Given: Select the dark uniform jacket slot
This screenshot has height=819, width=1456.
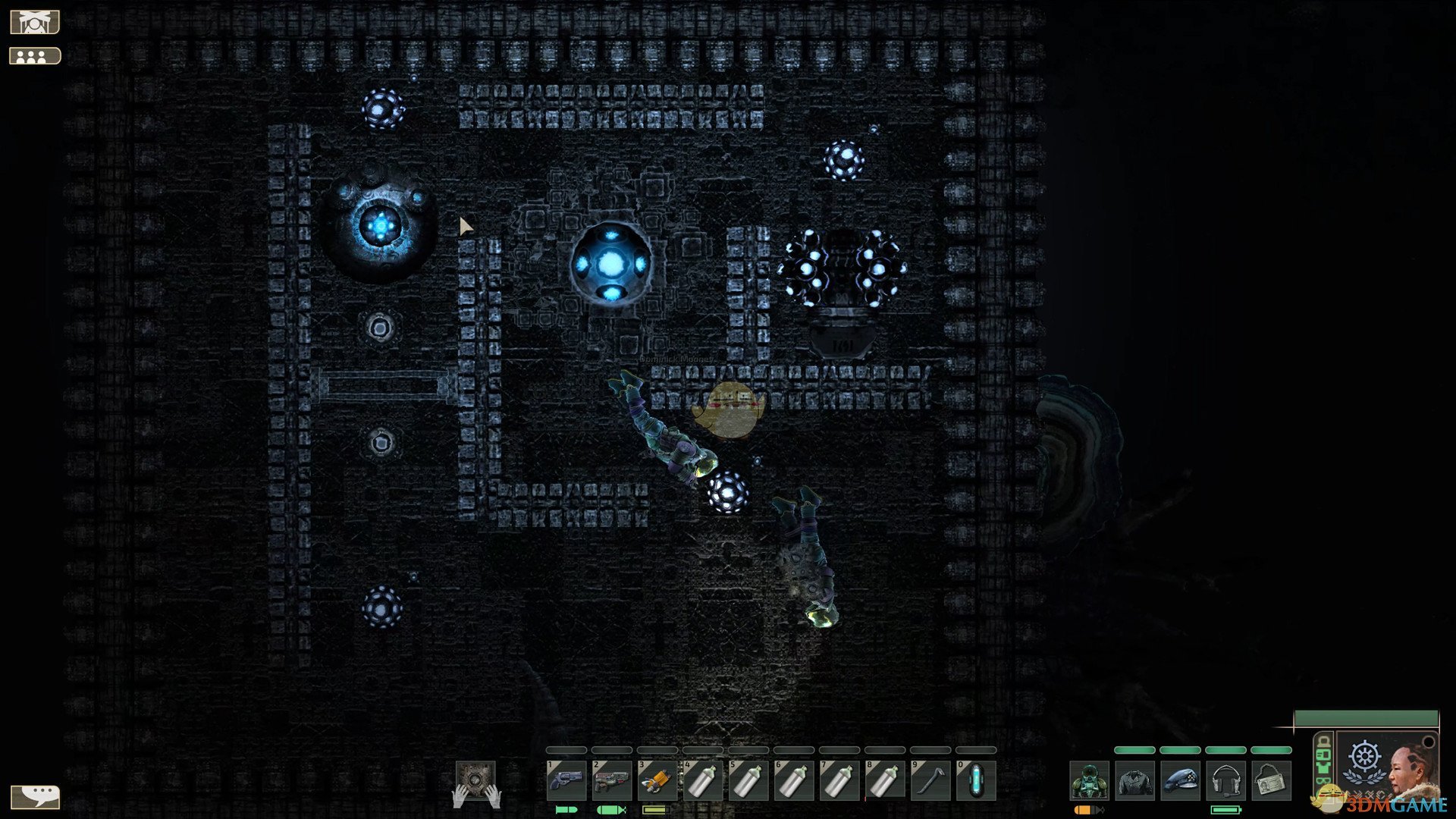Looking at the screenshot, I should pyautogui.click(x=1134, y=781).
